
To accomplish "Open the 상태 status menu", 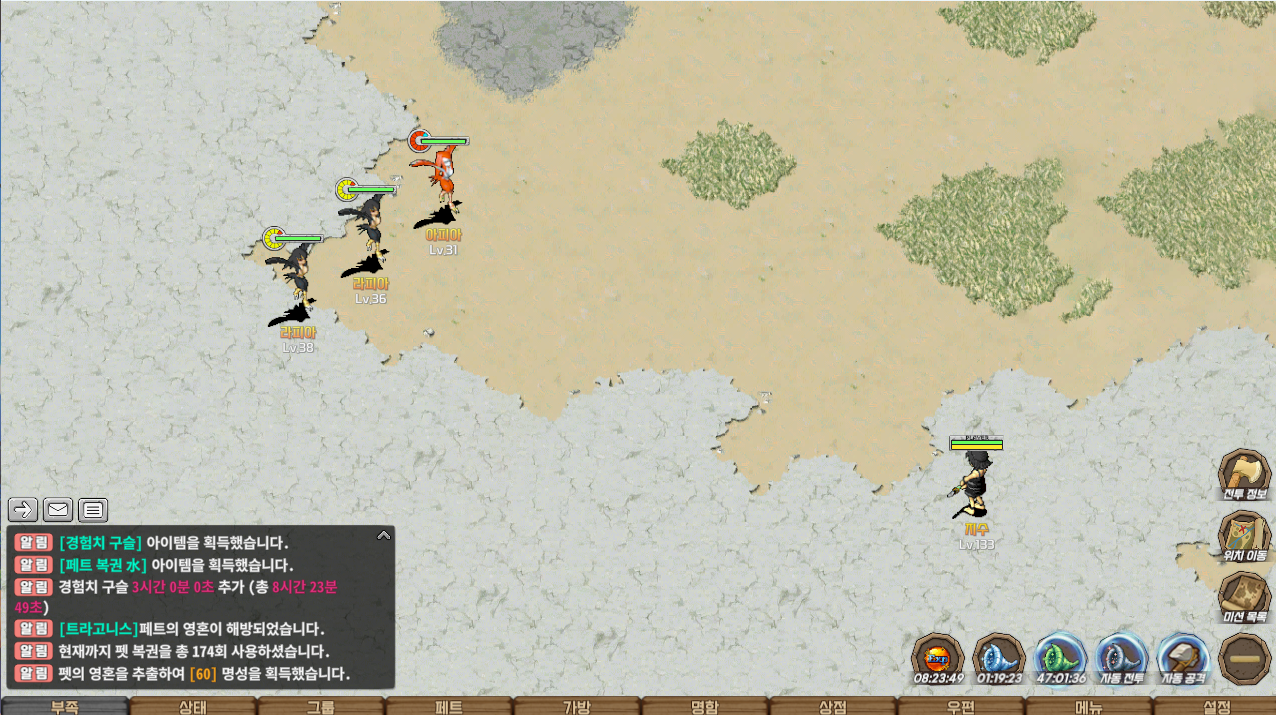I will (192, 707).
